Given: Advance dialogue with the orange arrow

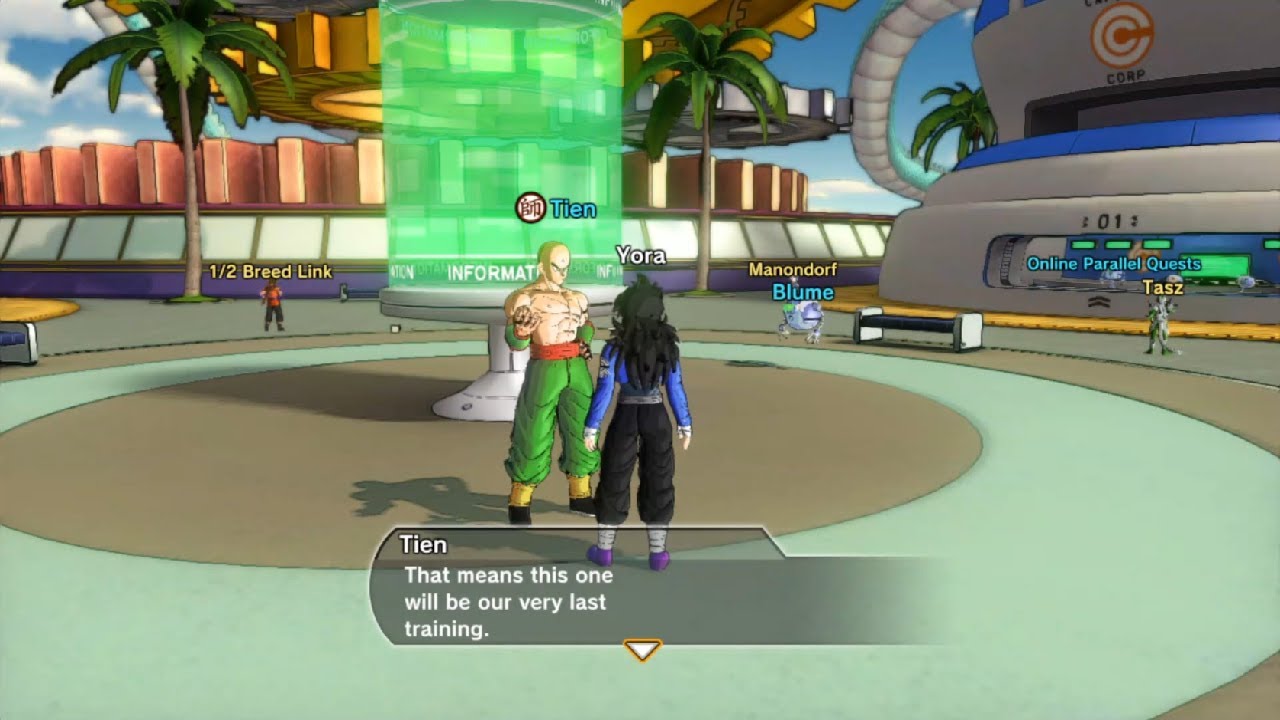Looking at the screenshot, I should pyautogui.click(x=642, y=651).
